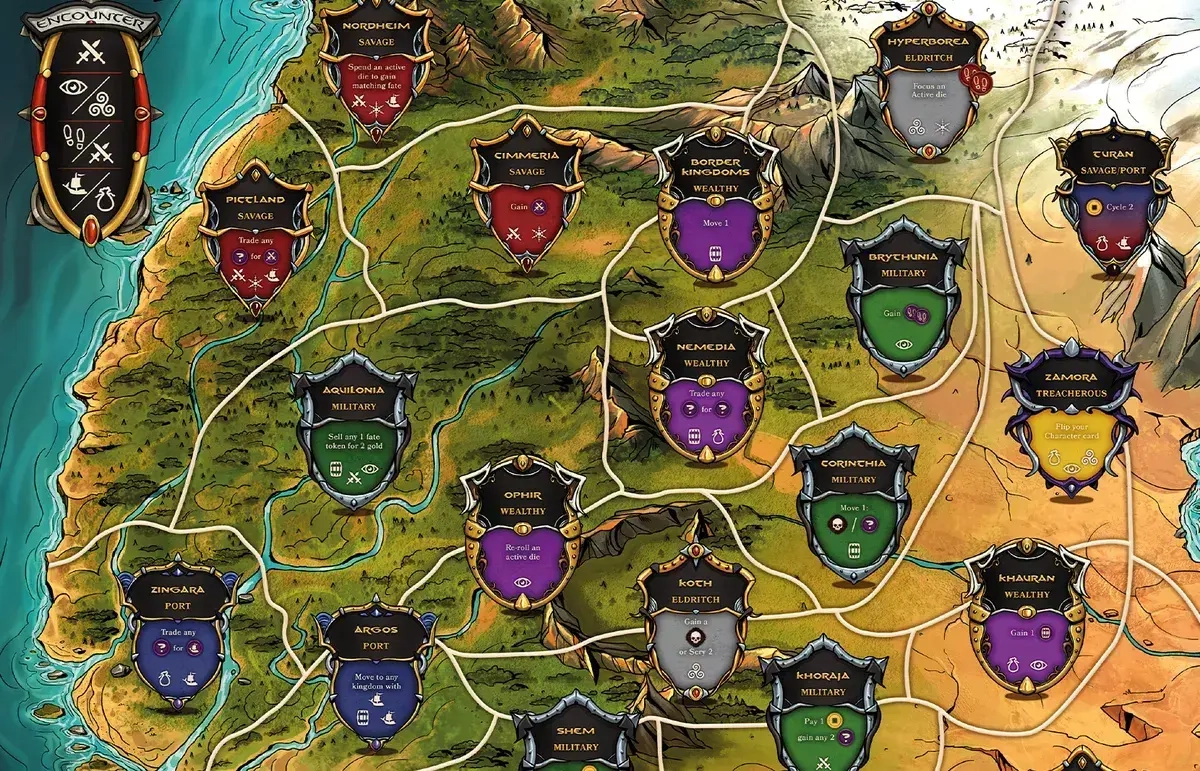Select the Khoraja military kingdom
This screenshot has height=771, width=1200.
pyautogui.click(x=823, y=712)
